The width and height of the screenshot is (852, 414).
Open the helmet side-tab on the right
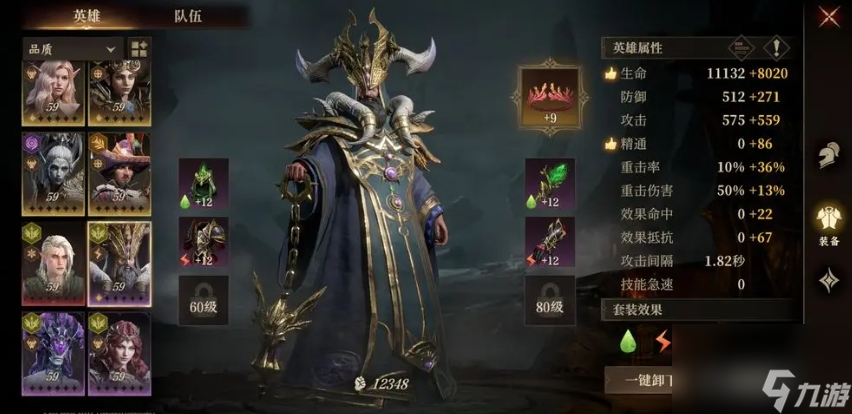pyautogui.click(x=828, y=156)
